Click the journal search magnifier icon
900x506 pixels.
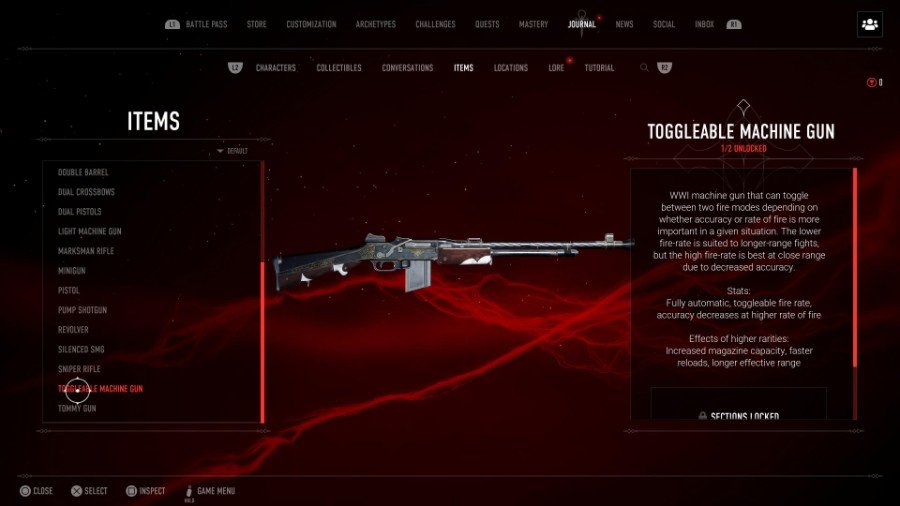(x=645, y=68)
